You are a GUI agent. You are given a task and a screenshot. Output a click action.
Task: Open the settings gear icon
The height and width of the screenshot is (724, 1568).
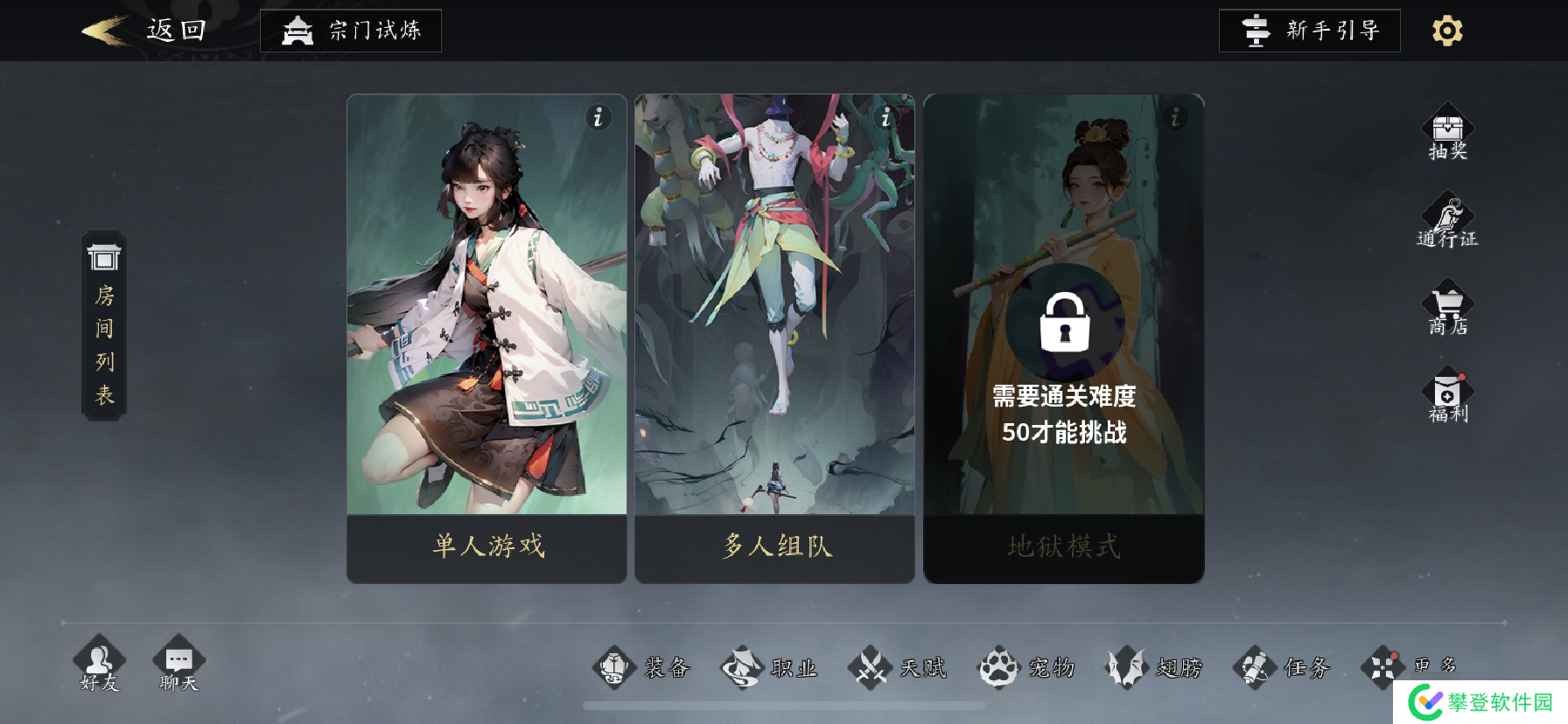[x=1445, y=30]
